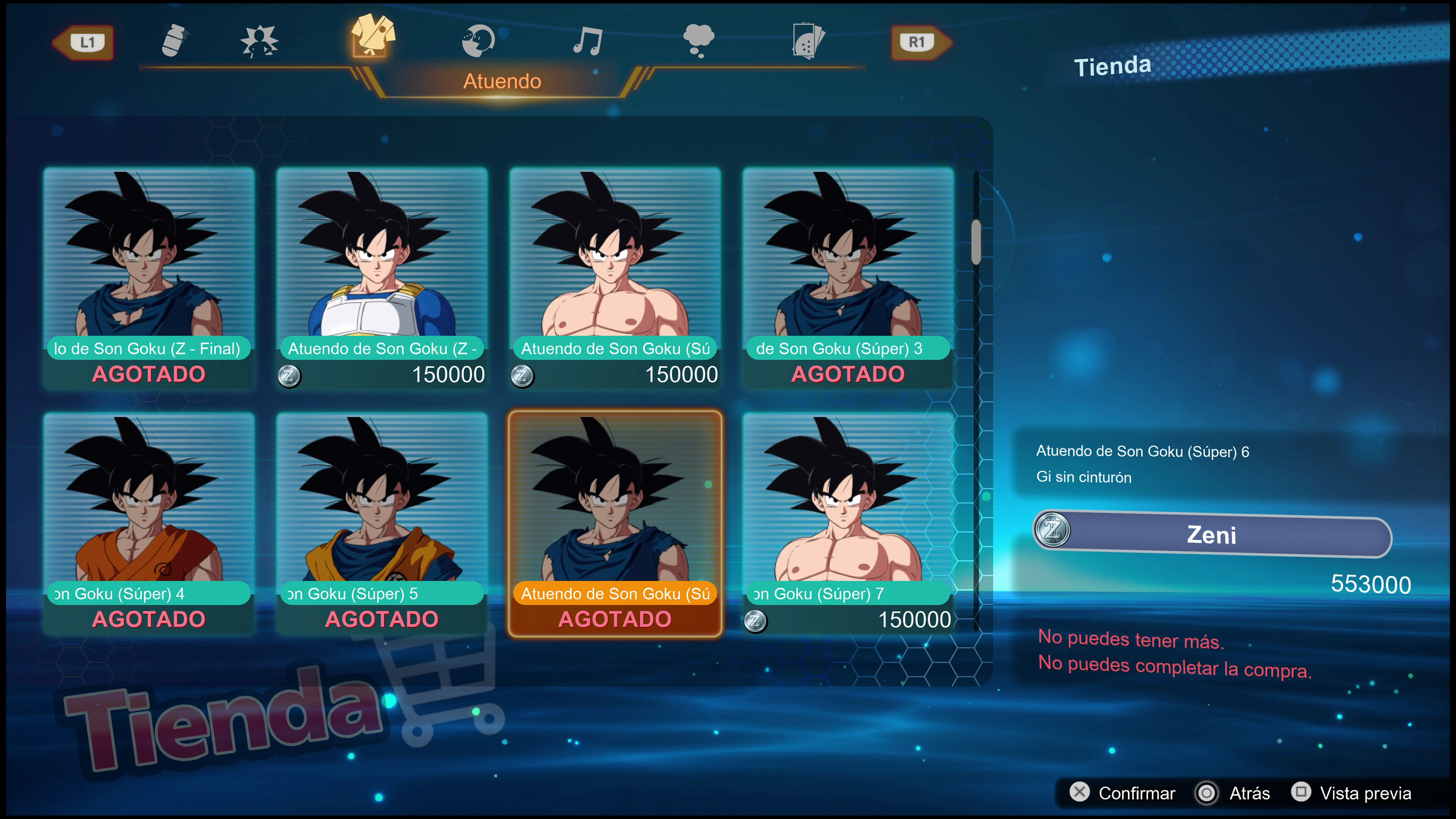Pick the shirtless Goku outfit in top row
The width and height of the screenshot is (1456, 819).
pos(615,277)
